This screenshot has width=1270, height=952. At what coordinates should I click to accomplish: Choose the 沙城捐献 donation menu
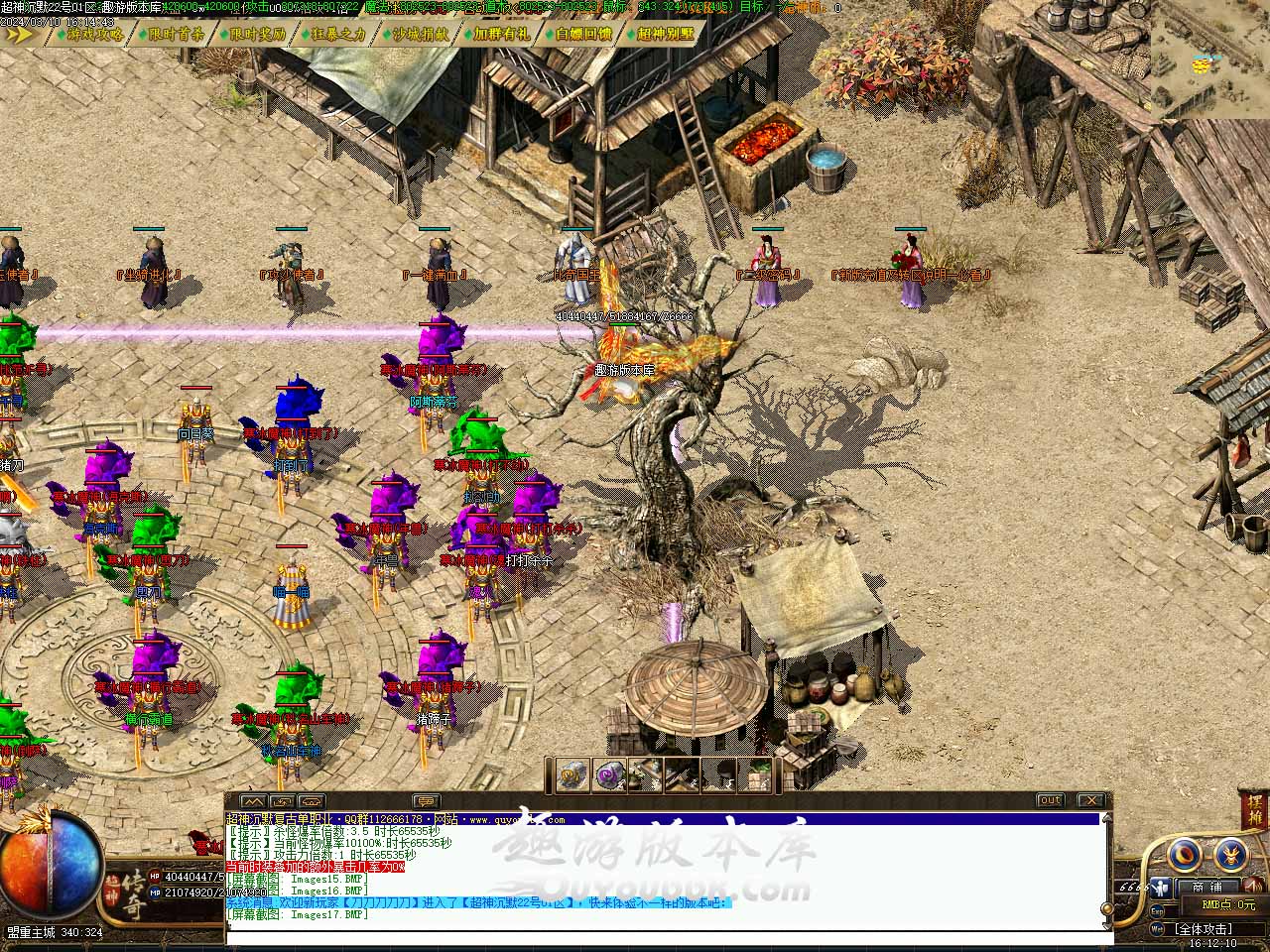(420, 34)
